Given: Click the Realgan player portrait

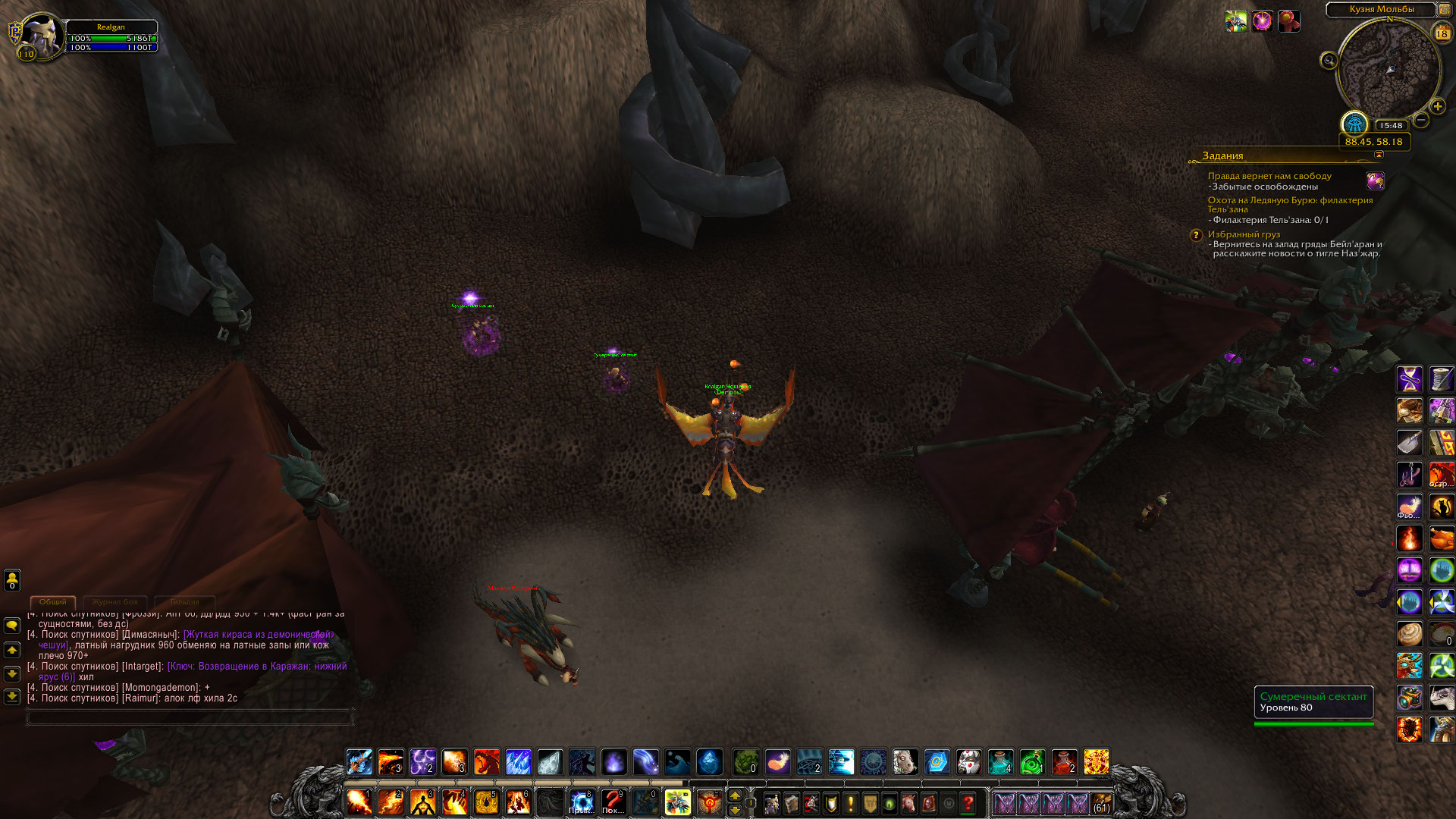Looking at the screenshot, I should coord(42,34).
